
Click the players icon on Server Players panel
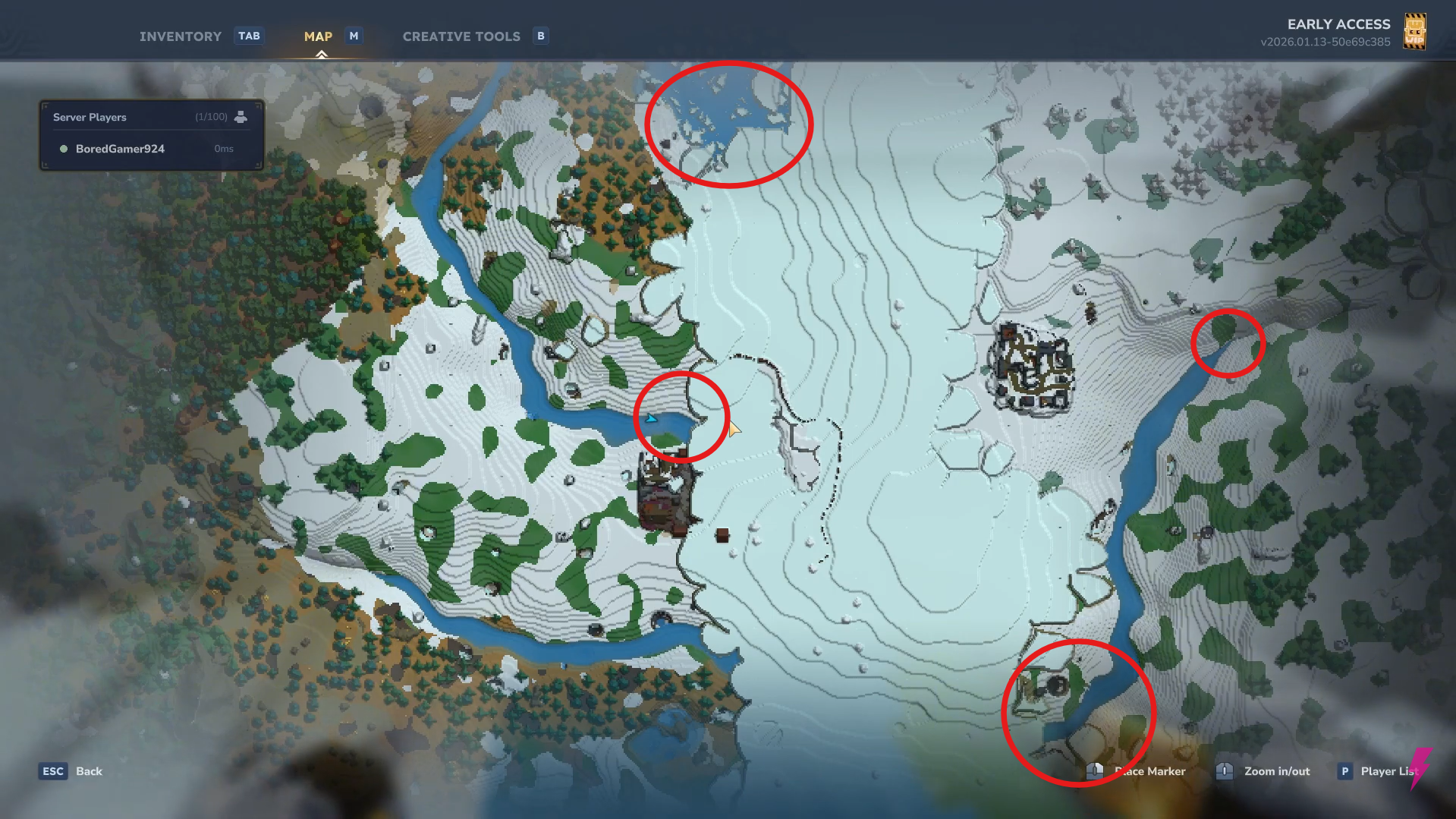point(241,116)
